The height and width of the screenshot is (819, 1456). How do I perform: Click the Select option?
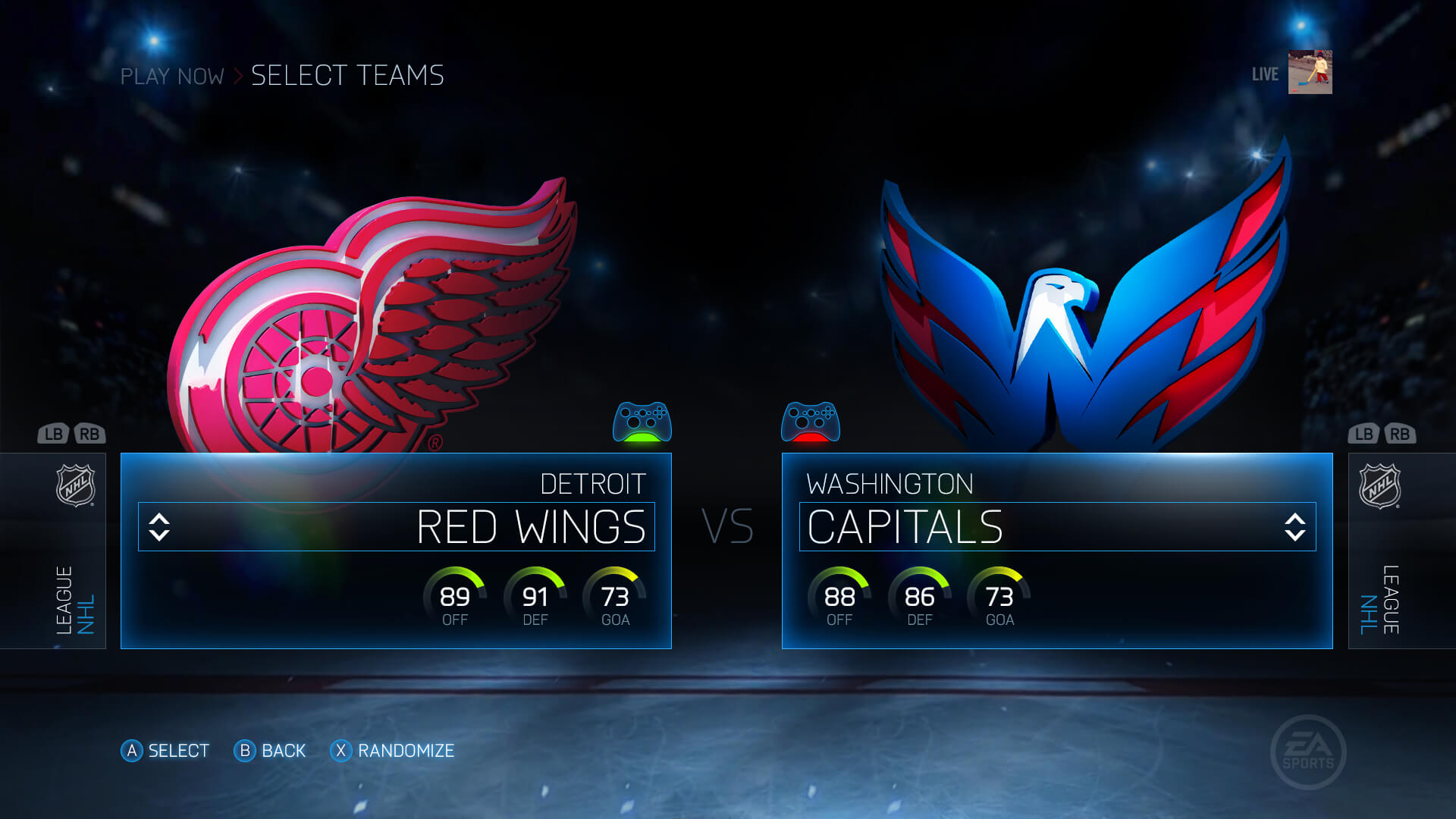[165, 751]
